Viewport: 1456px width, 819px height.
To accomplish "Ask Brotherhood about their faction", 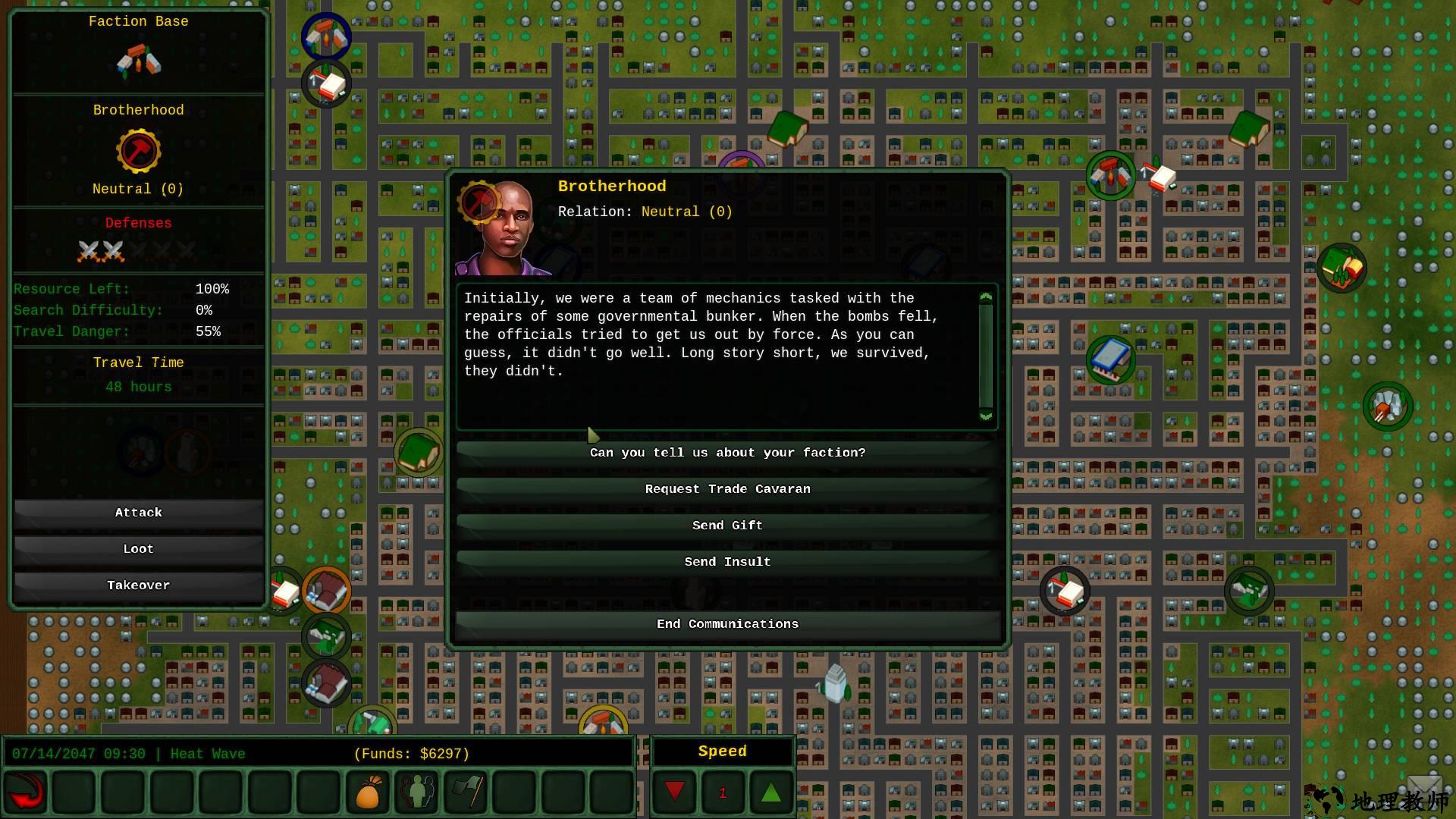I will [727, 453].
